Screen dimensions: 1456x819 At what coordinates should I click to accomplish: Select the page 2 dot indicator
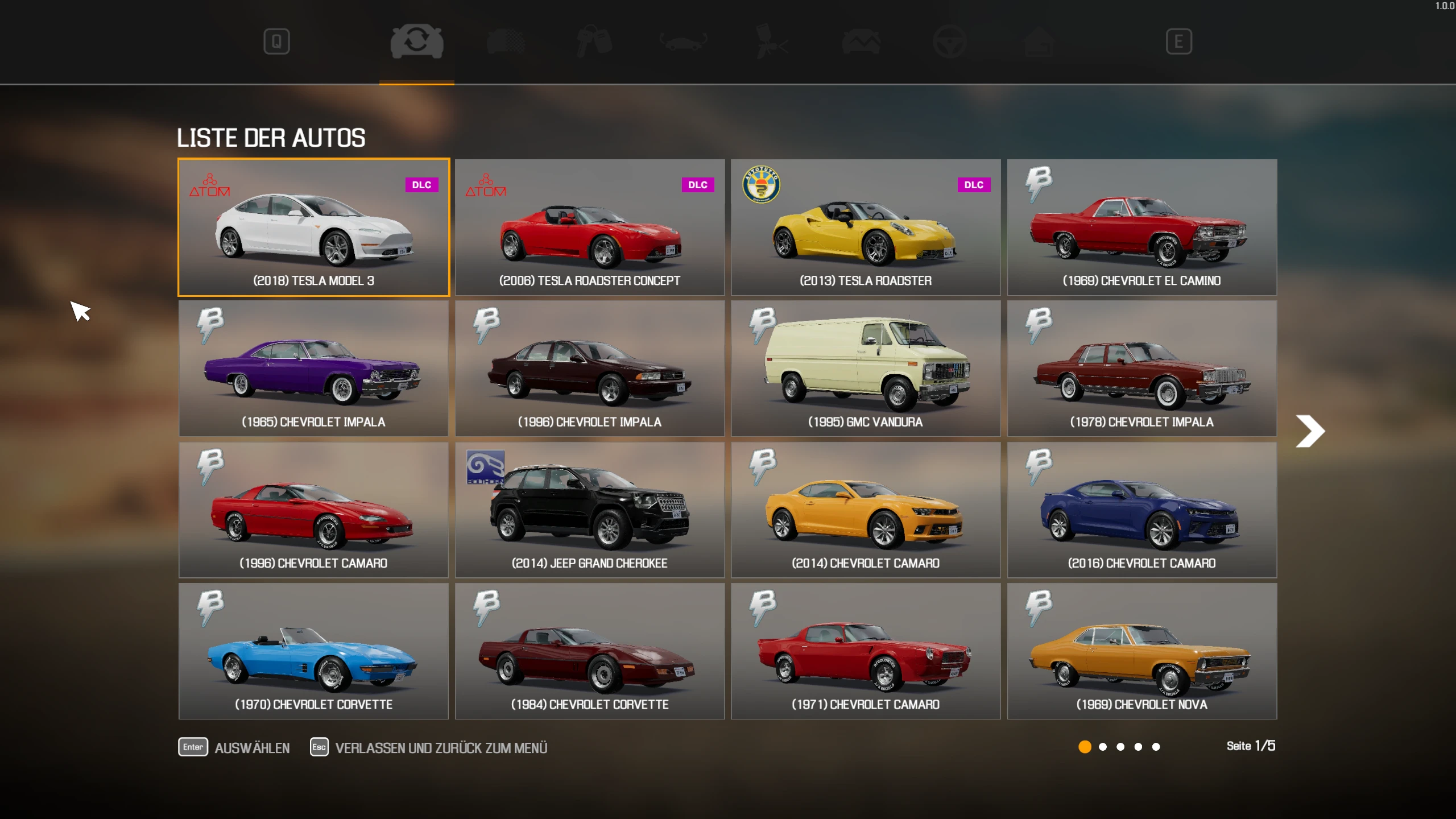click(x=1103, y=747)
